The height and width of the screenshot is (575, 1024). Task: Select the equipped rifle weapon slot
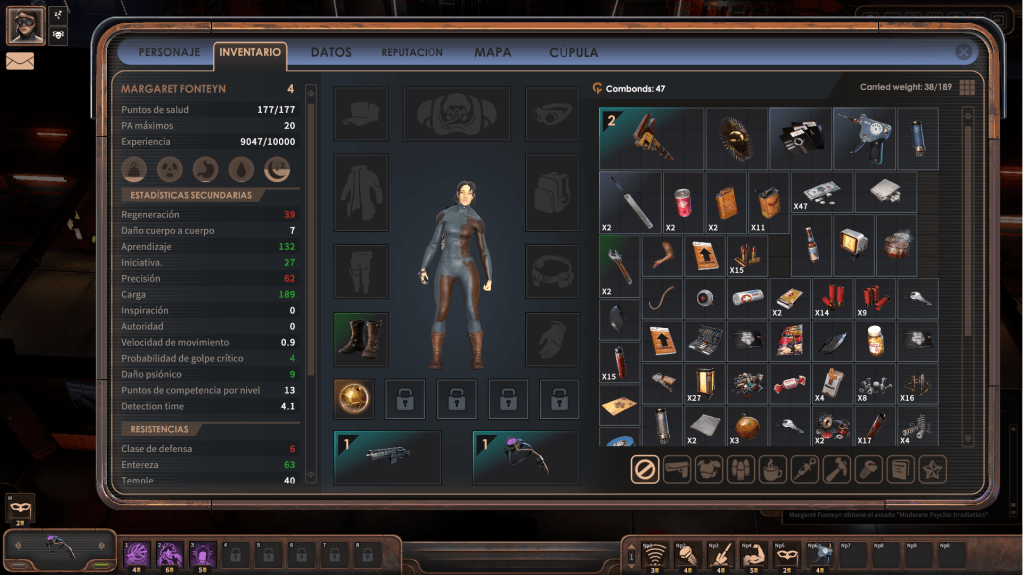click(x=387, y=456)
